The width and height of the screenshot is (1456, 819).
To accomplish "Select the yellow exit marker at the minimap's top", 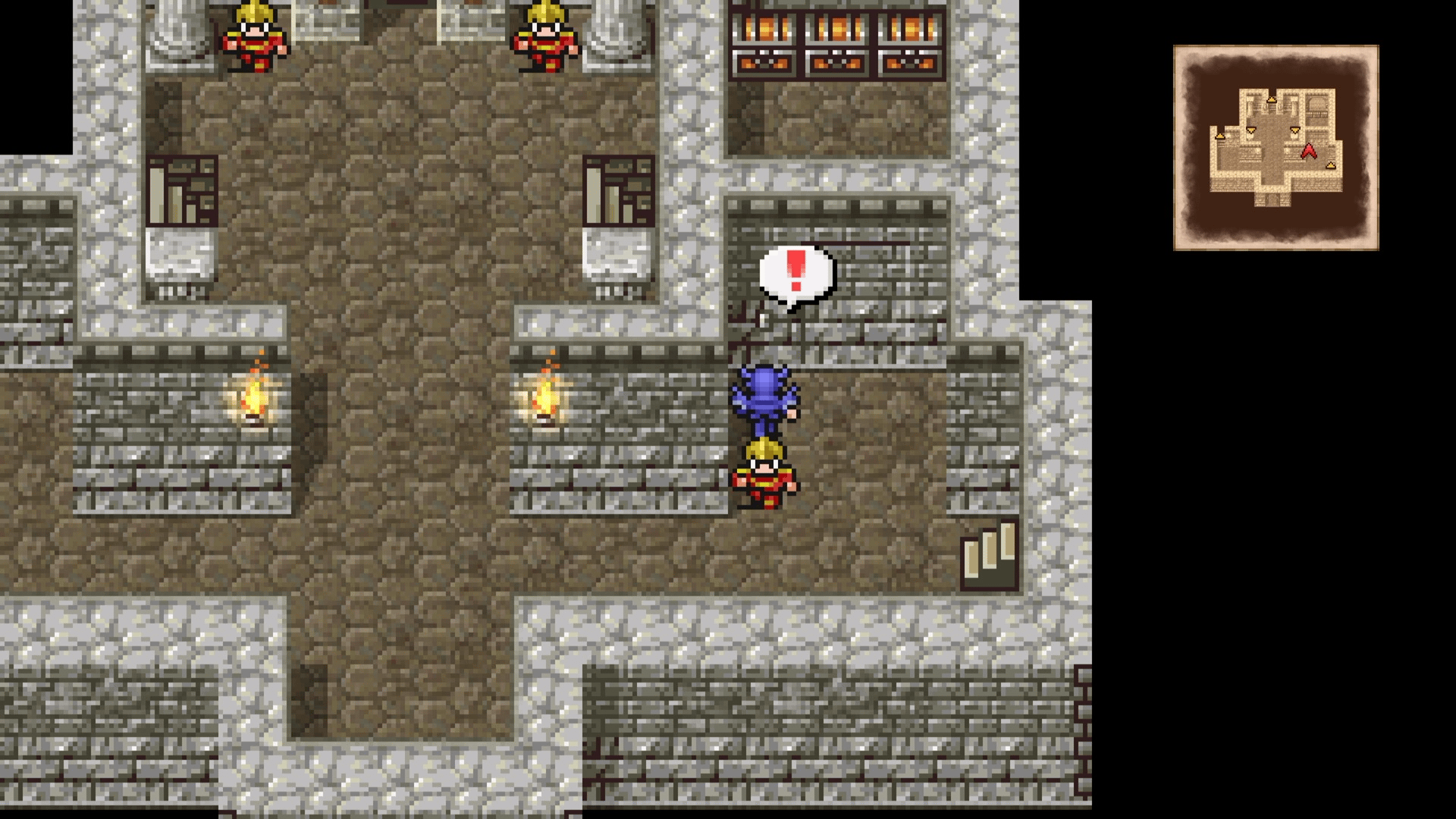I will 1272,100.
